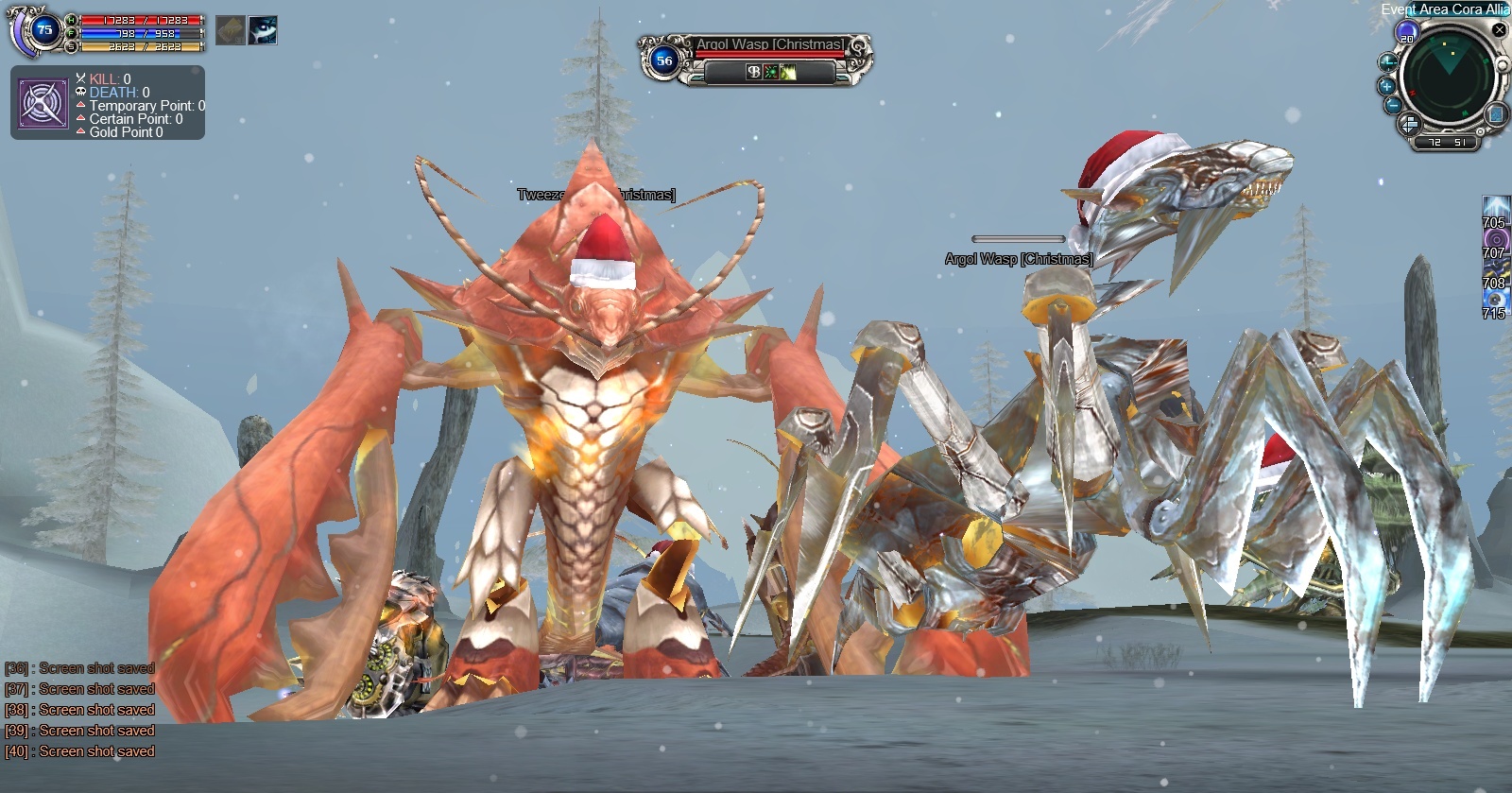
Task: Click the dark lightning buff timed 708
Action: 1495,269
